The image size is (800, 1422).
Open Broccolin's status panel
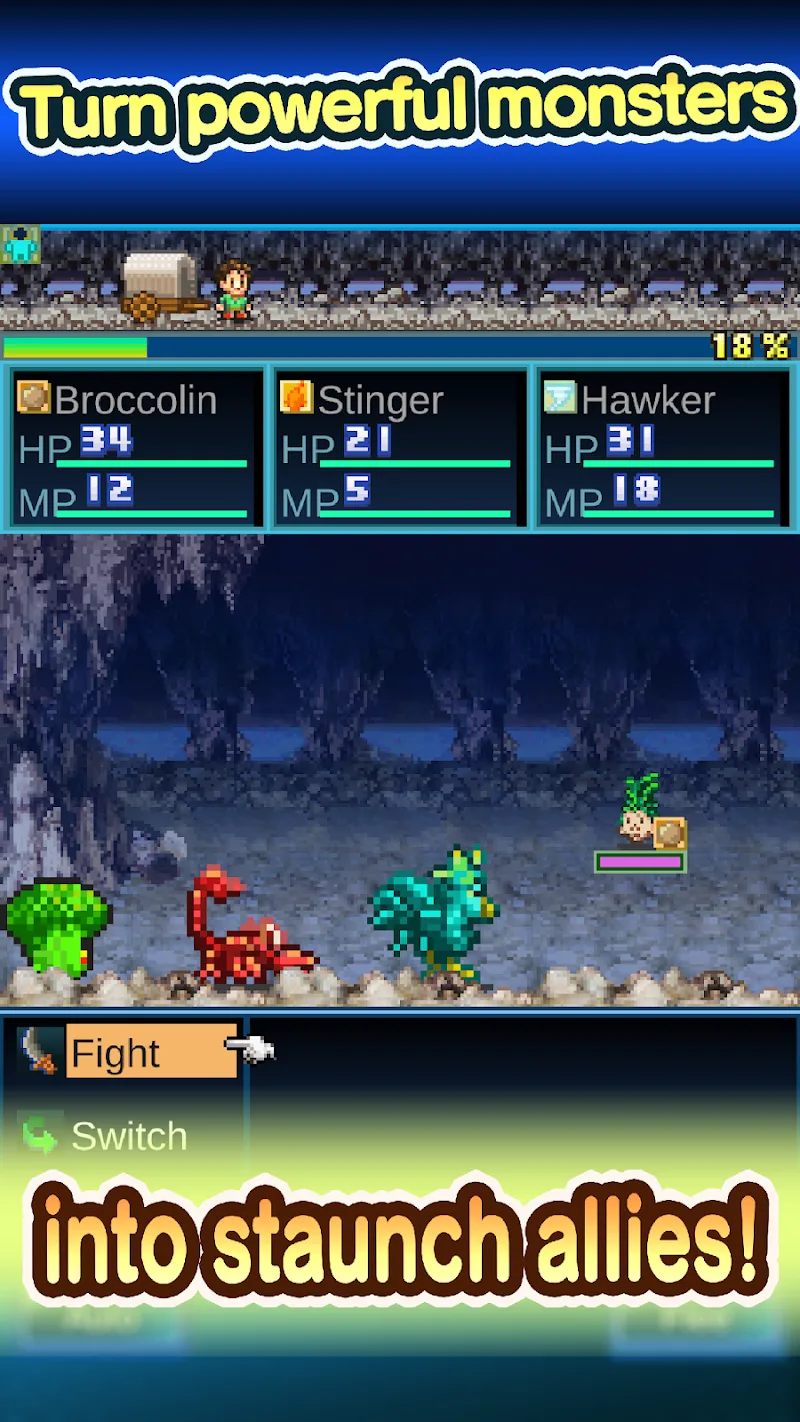pos(136,447)
